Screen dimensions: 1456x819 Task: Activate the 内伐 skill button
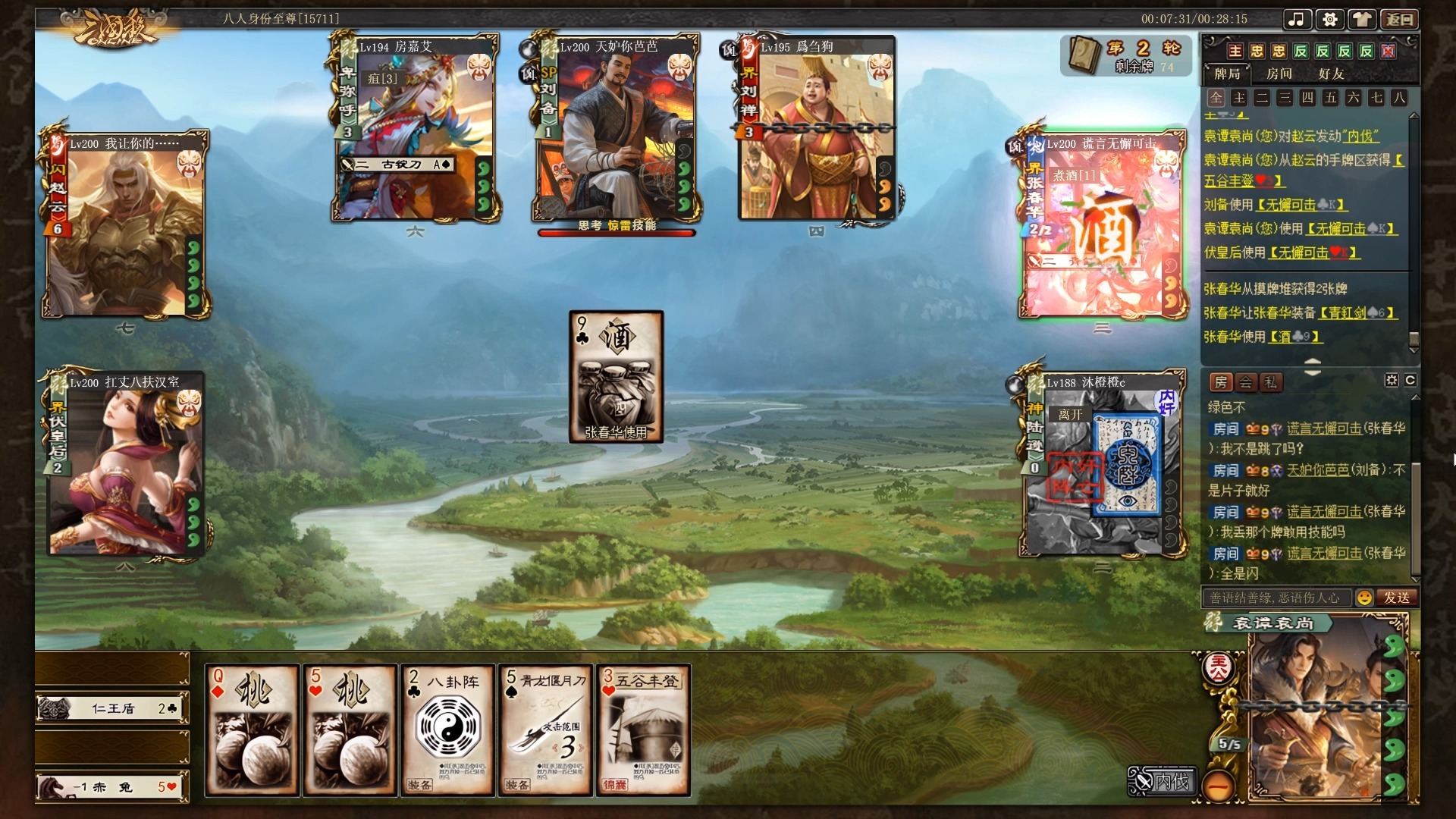pyautogui.click(x=1163, y=781)
